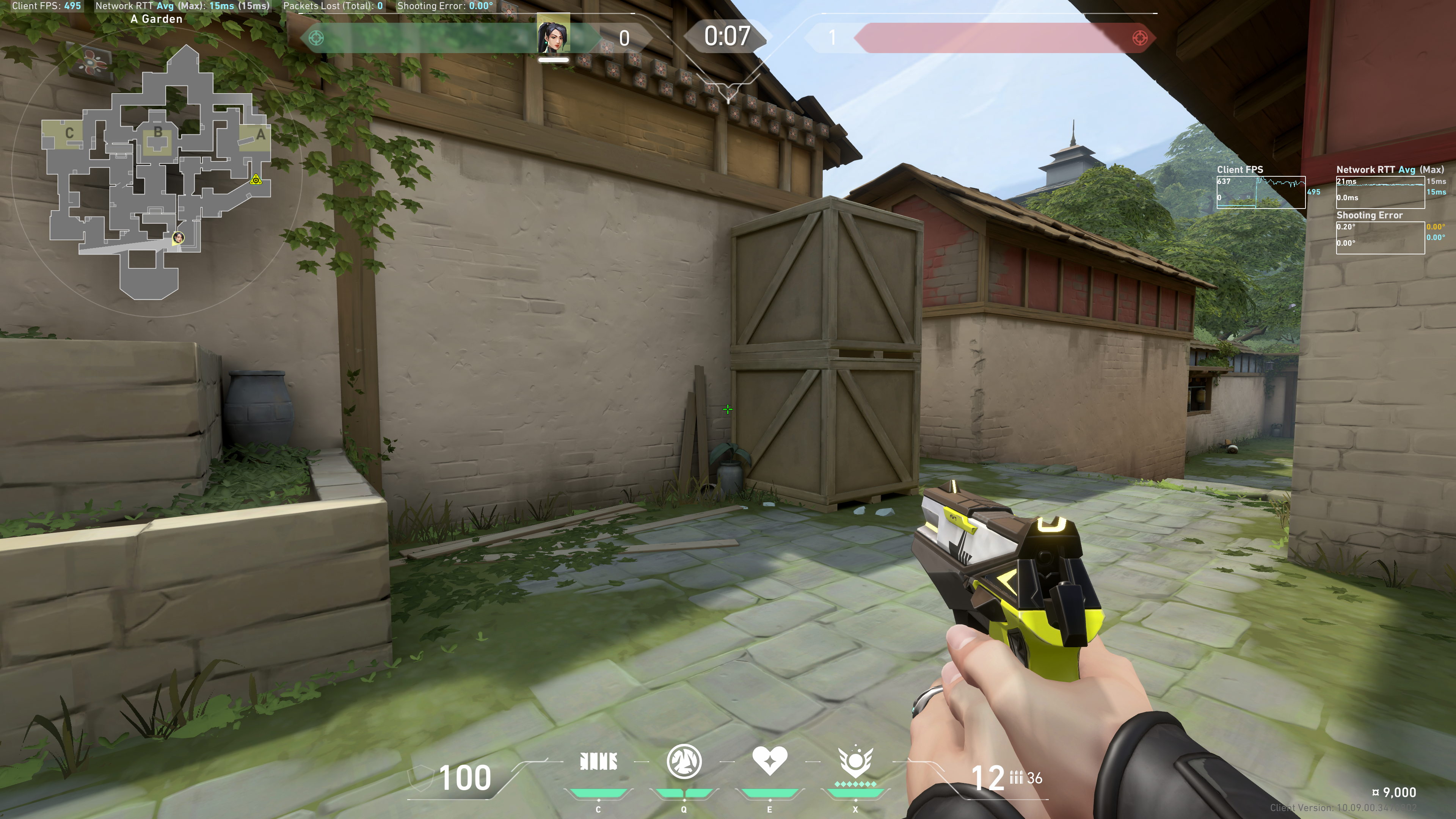This screenshot has height=819, width=1456.
Task: Activate the Slow Orb ability icon
Action: coord(684,761)
